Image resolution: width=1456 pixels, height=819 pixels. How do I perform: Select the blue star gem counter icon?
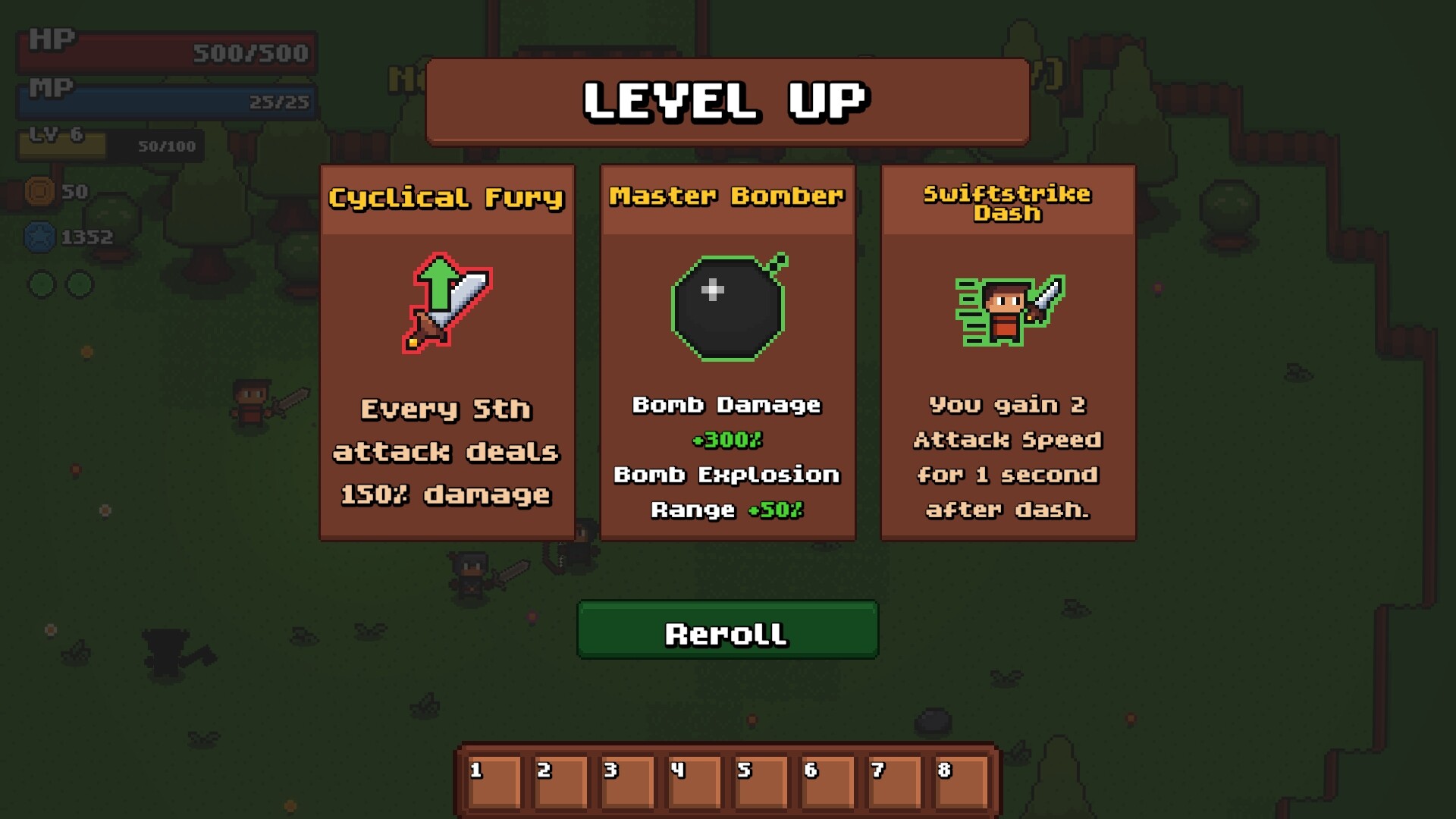pos(39,236)
